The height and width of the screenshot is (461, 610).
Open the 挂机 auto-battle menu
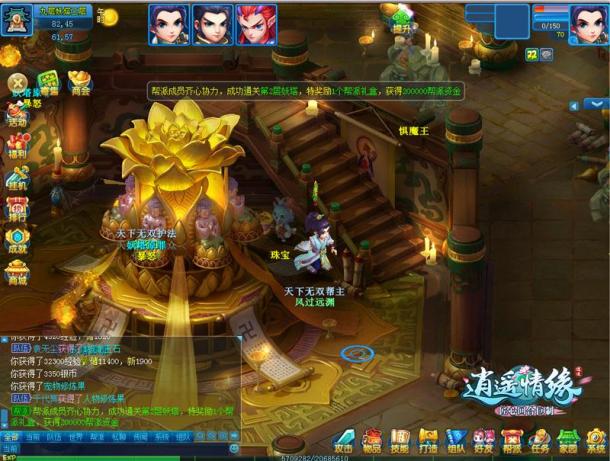[x=17, y=178]
